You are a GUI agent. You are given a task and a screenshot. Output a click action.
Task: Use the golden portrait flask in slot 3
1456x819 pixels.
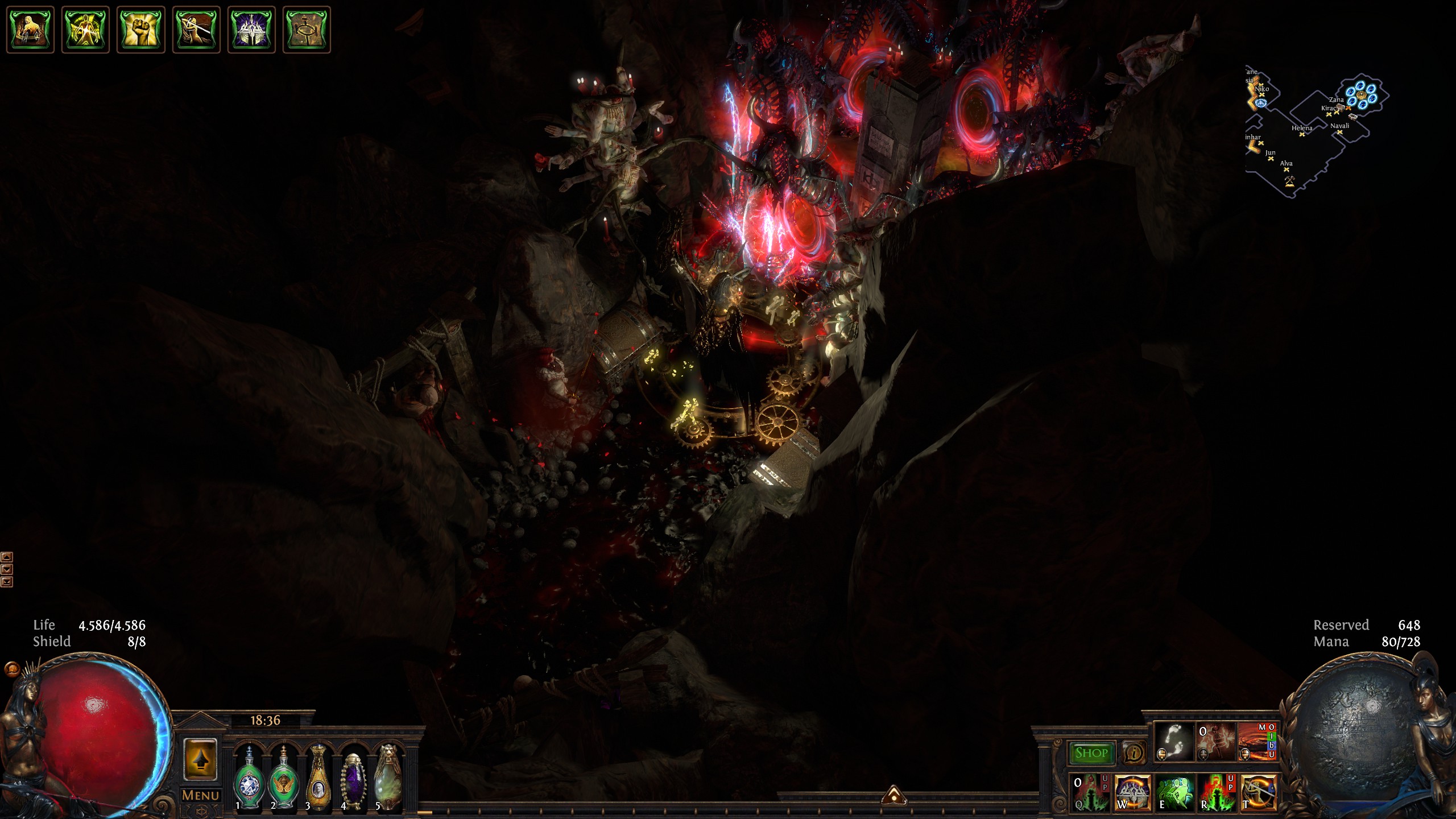click(318, 777)
